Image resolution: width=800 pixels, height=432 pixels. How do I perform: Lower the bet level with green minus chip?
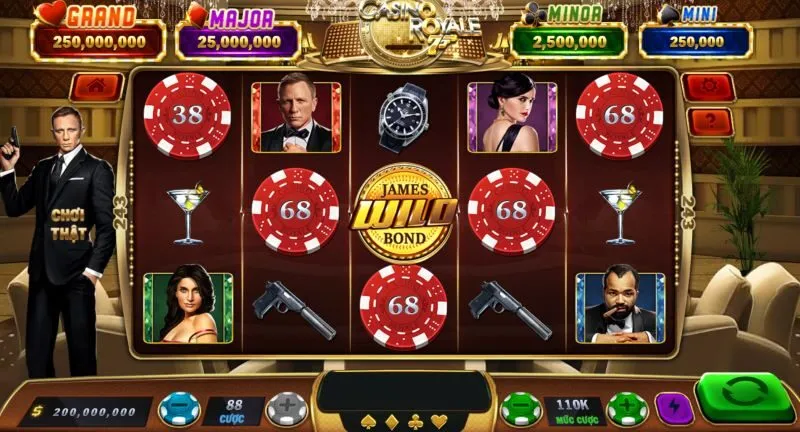click(521, 410)
